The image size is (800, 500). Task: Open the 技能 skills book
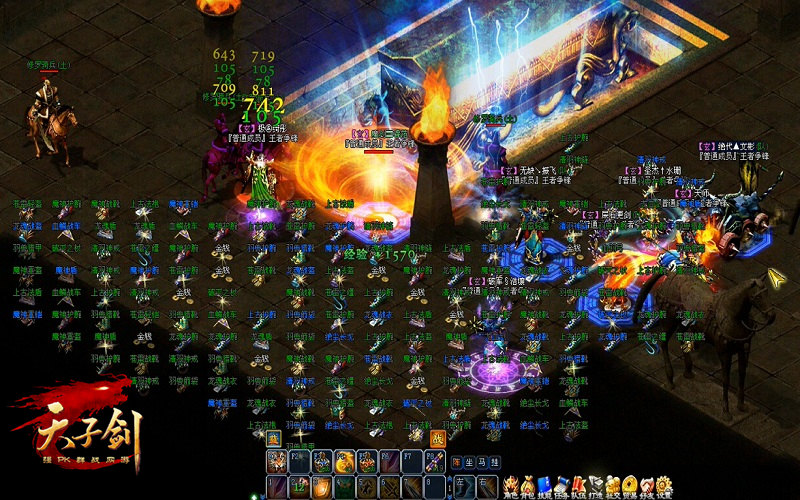(545, 485)
